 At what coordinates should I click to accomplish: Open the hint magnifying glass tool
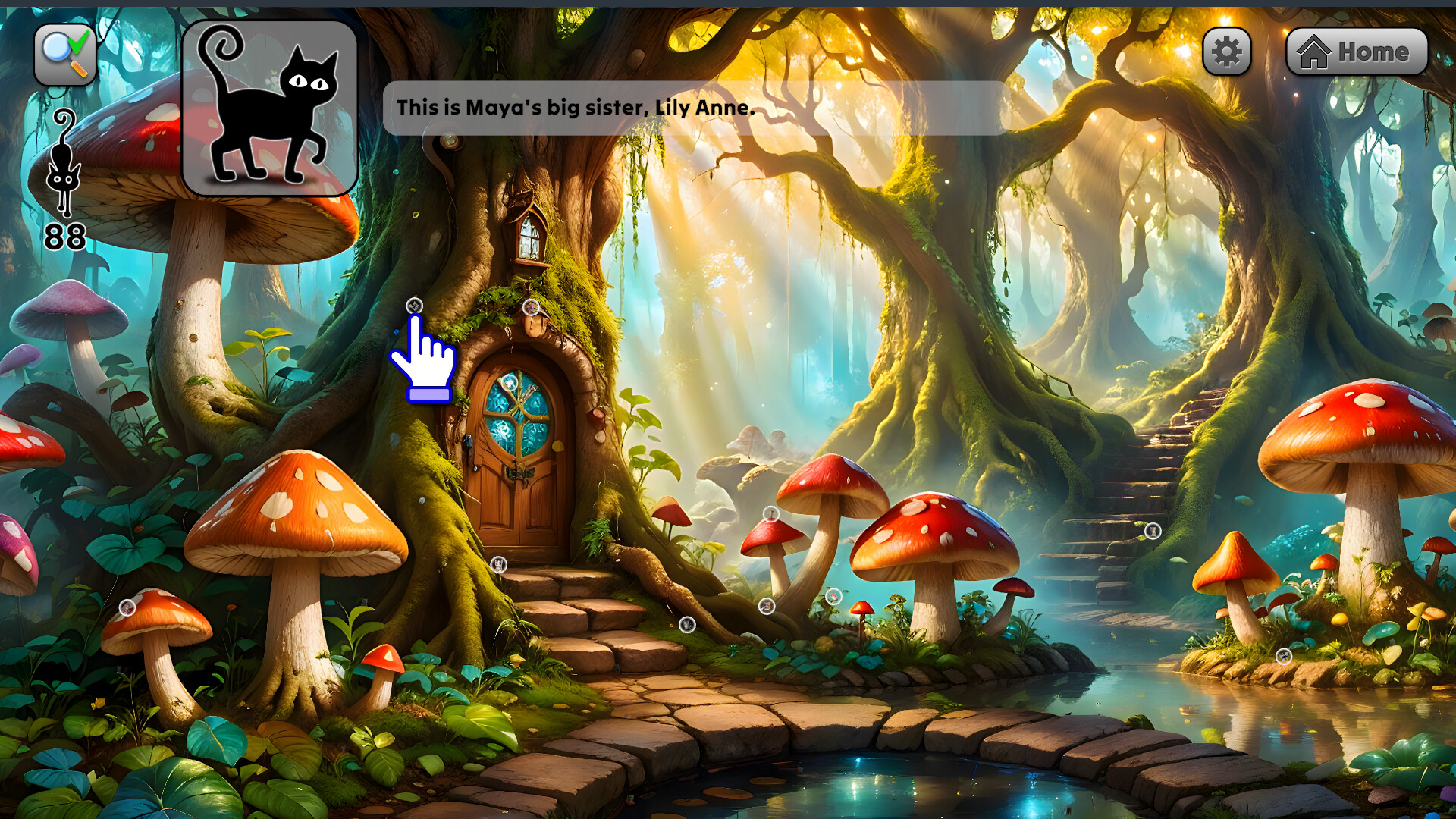[64, 52]
